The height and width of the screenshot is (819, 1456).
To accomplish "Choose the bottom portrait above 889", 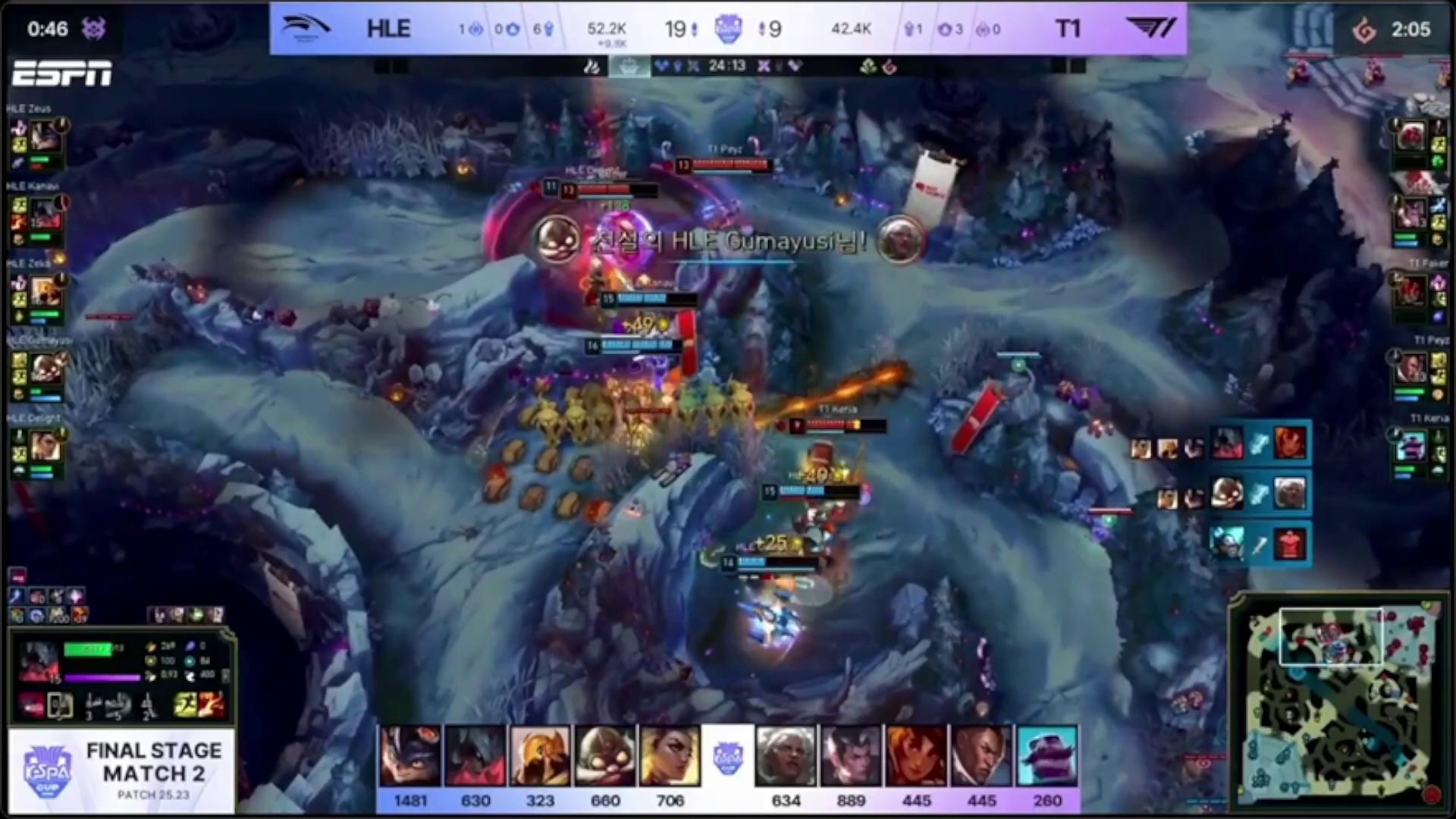I will [851, 755].
